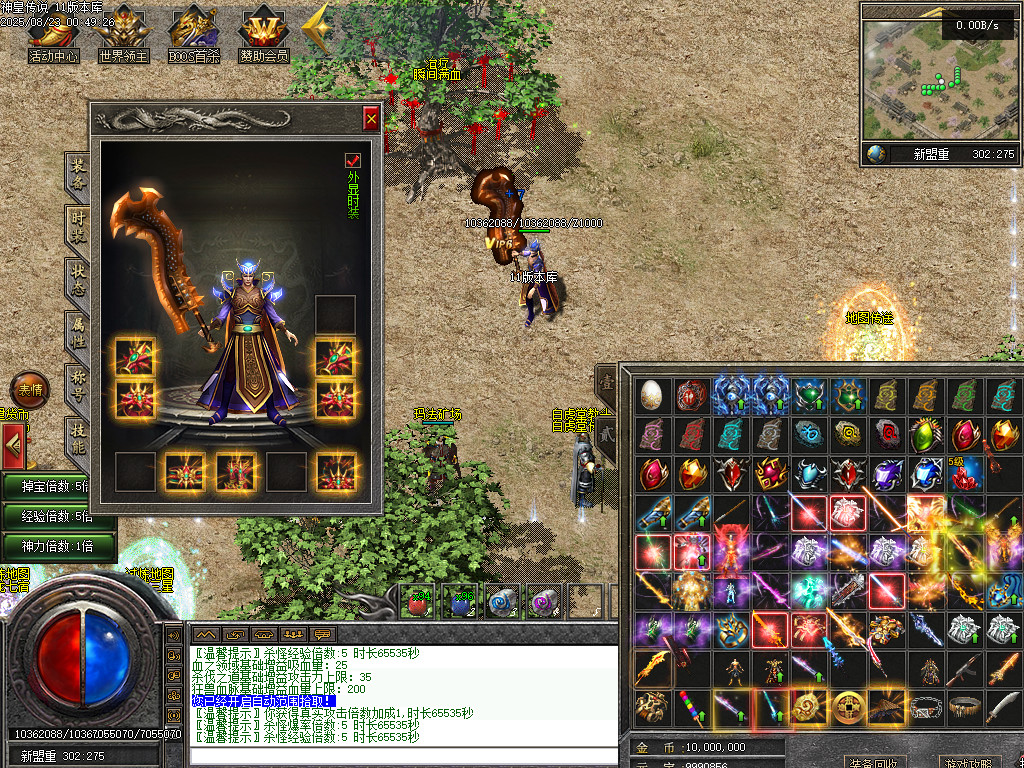Switch to the 称号 title tab

point(78,384)
